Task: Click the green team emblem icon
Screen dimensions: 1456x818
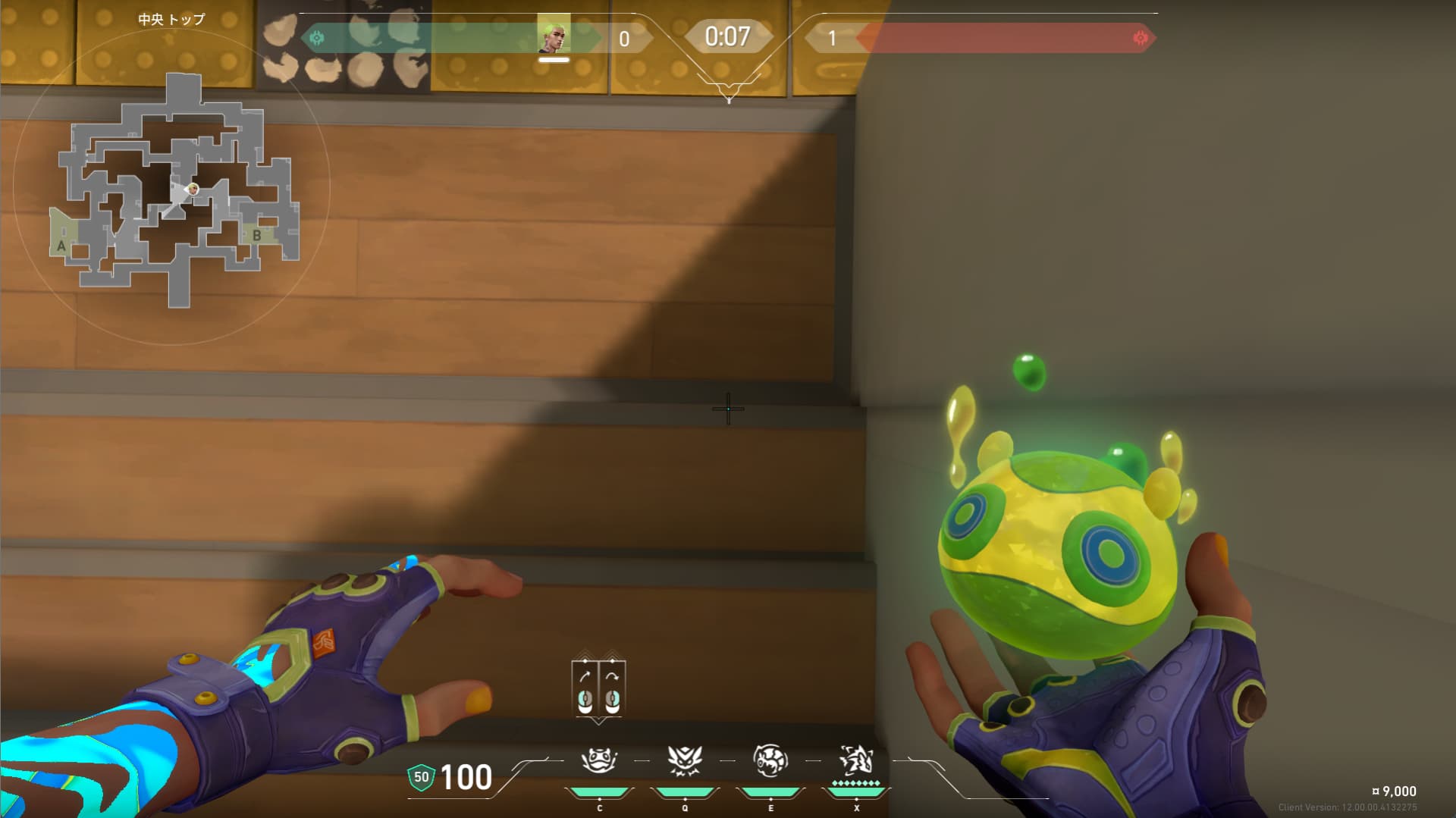Action: coord(317,37)
